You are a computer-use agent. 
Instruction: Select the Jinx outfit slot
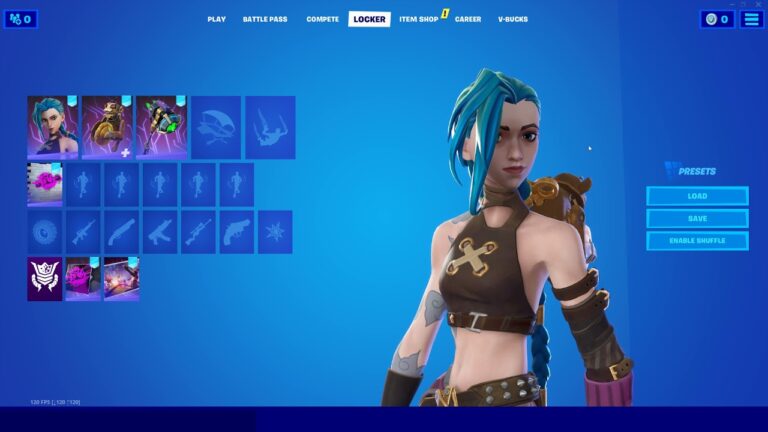(52, 127)
